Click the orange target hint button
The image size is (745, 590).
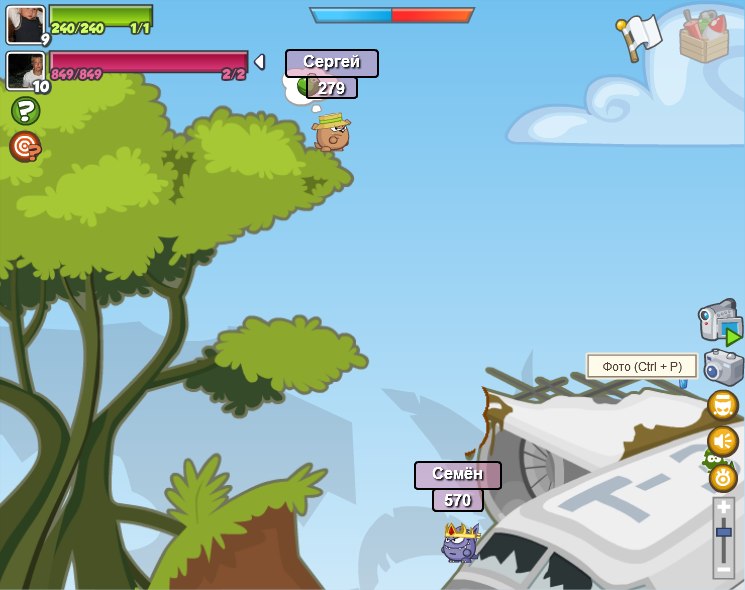25,146
